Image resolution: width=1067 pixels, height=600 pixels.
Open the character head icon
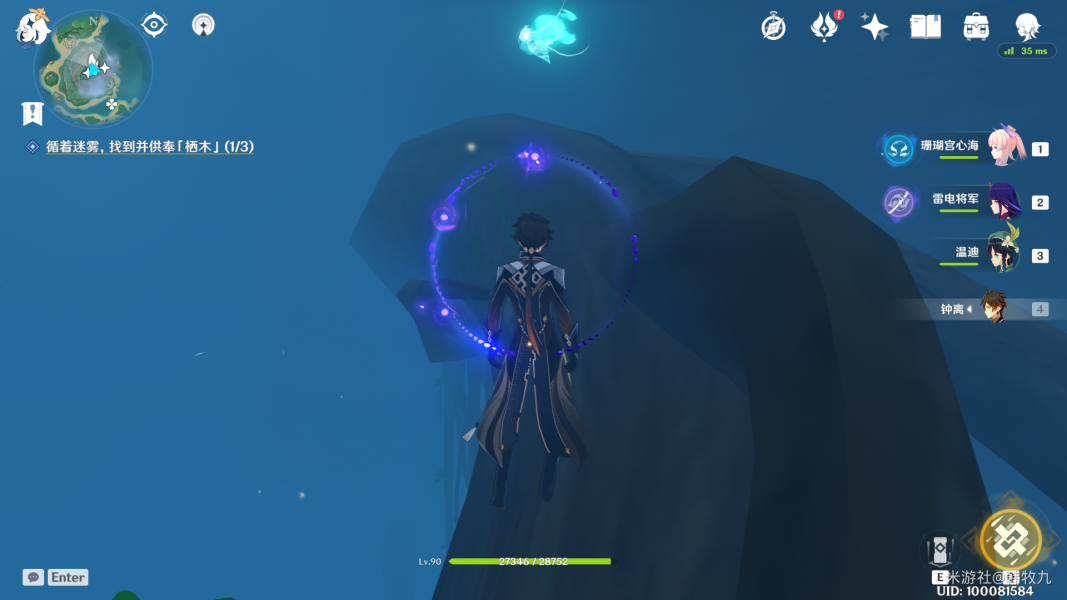1027,27
